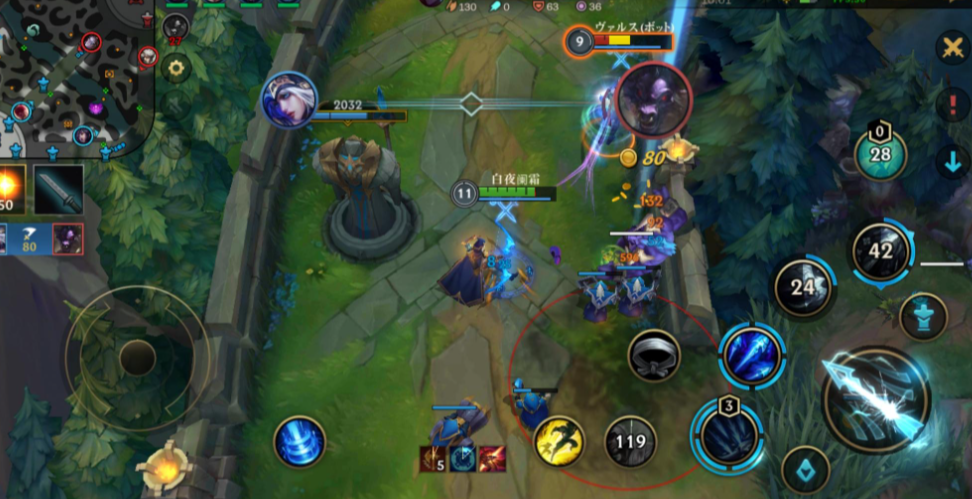Viewport: 972px width, 499px height.
Task: Tap the blue down-arrow ping button
Action: click(951, 161)
